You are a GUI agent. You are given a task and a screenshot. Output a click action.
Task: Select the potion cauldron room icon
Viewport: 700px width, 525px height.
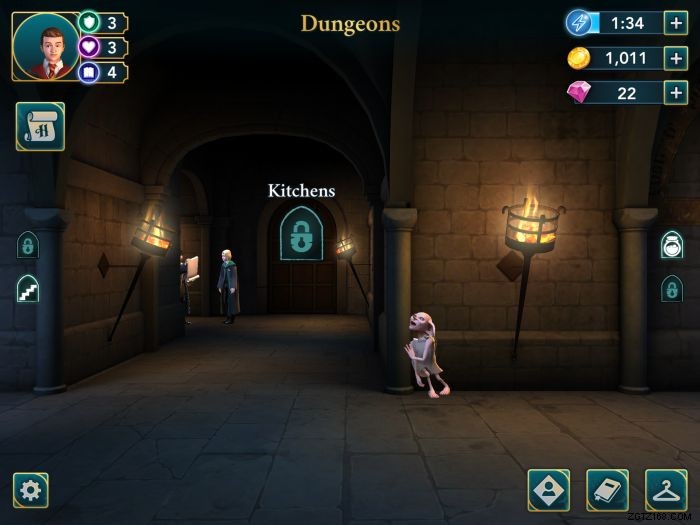pos(672,246)
